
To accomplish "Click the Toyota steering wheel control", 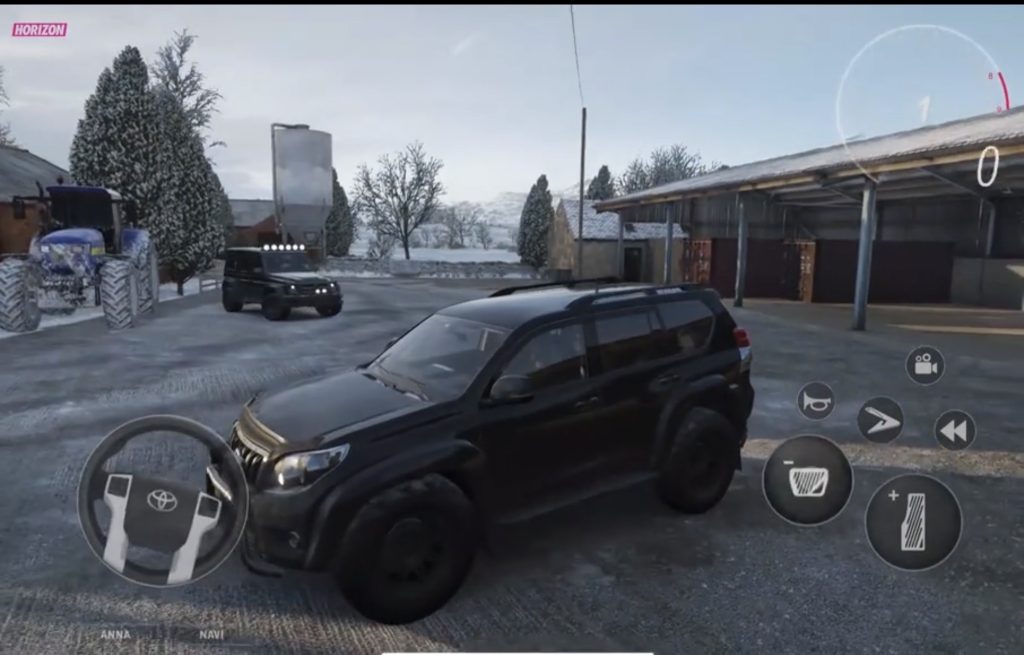I will 162,500.
